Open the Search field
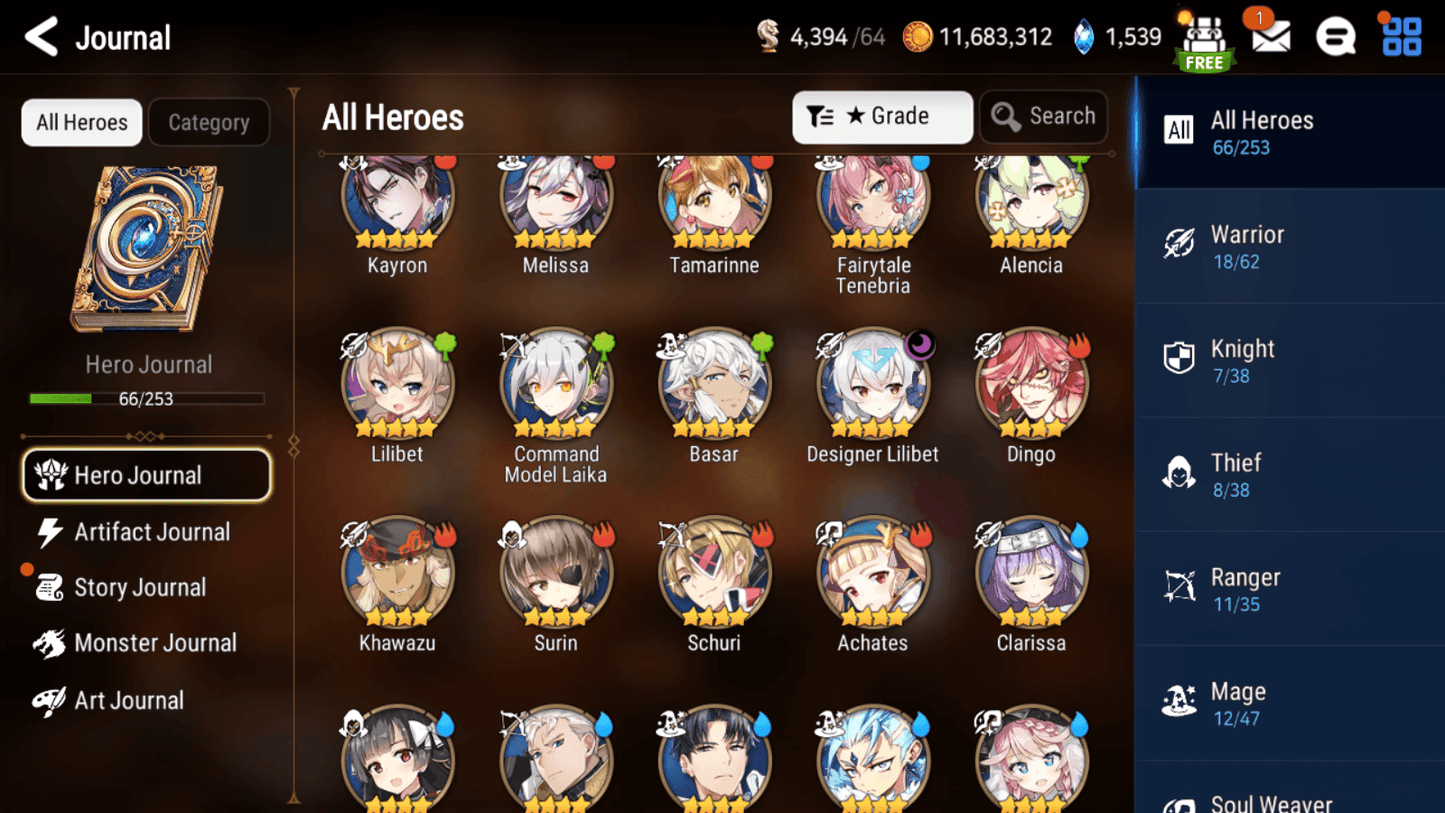The height and width of the screenshot is (813, 1445). click(x=1043, y=116)
